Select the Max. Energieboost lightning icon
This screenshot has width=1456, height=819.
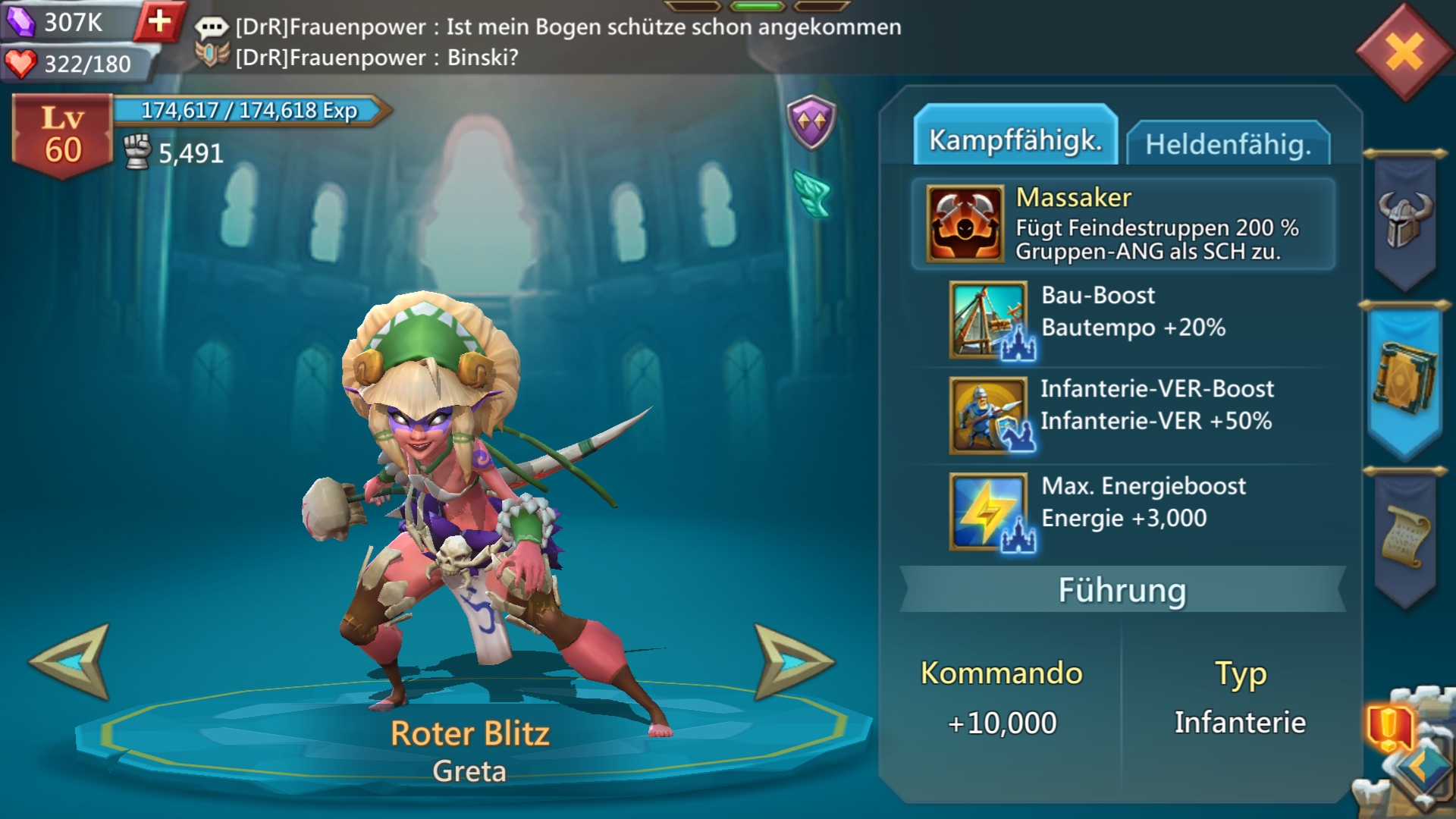[x=989, y=510]
